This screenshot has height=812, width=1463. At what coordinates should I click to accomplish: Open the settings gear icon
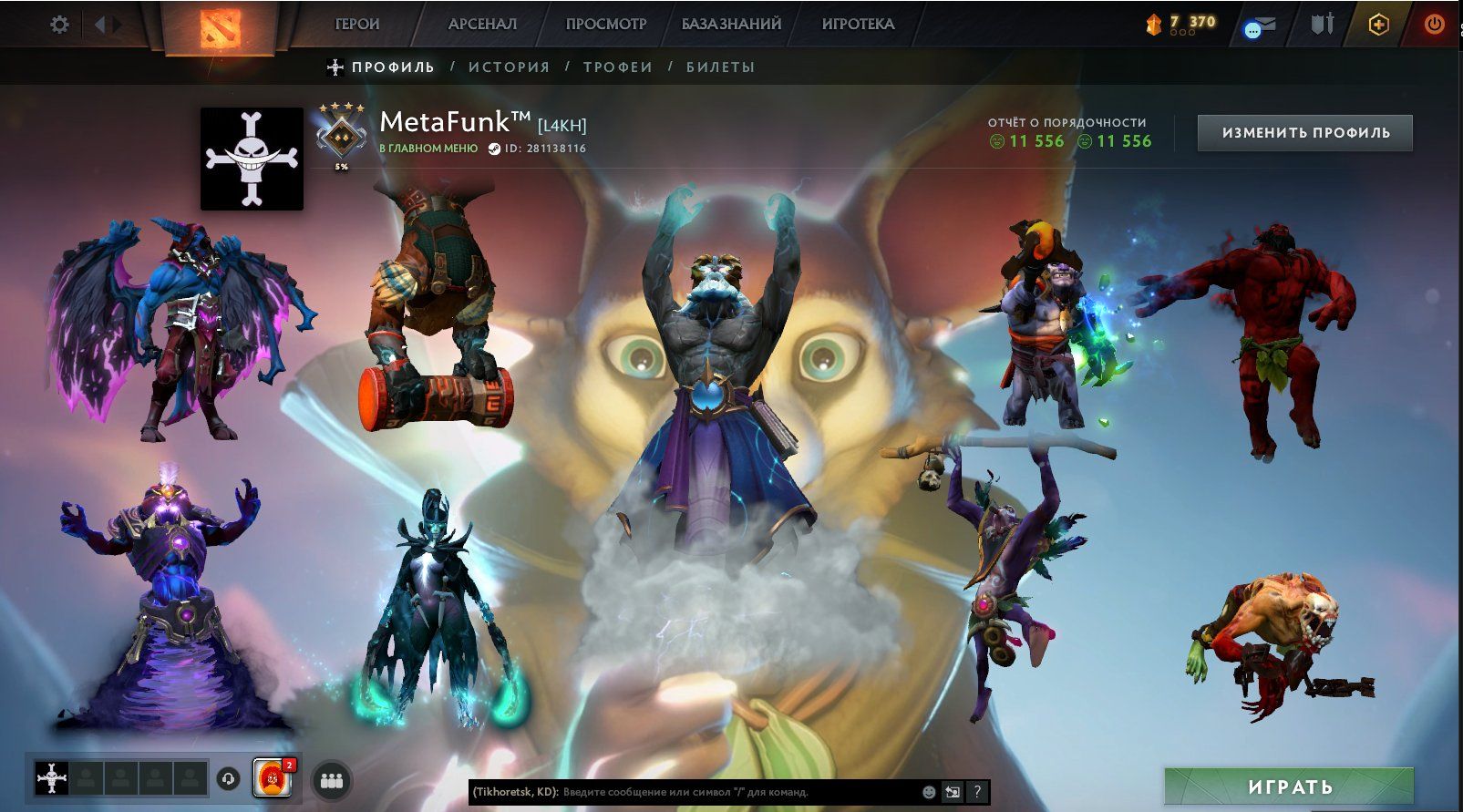tap(59, 25)
